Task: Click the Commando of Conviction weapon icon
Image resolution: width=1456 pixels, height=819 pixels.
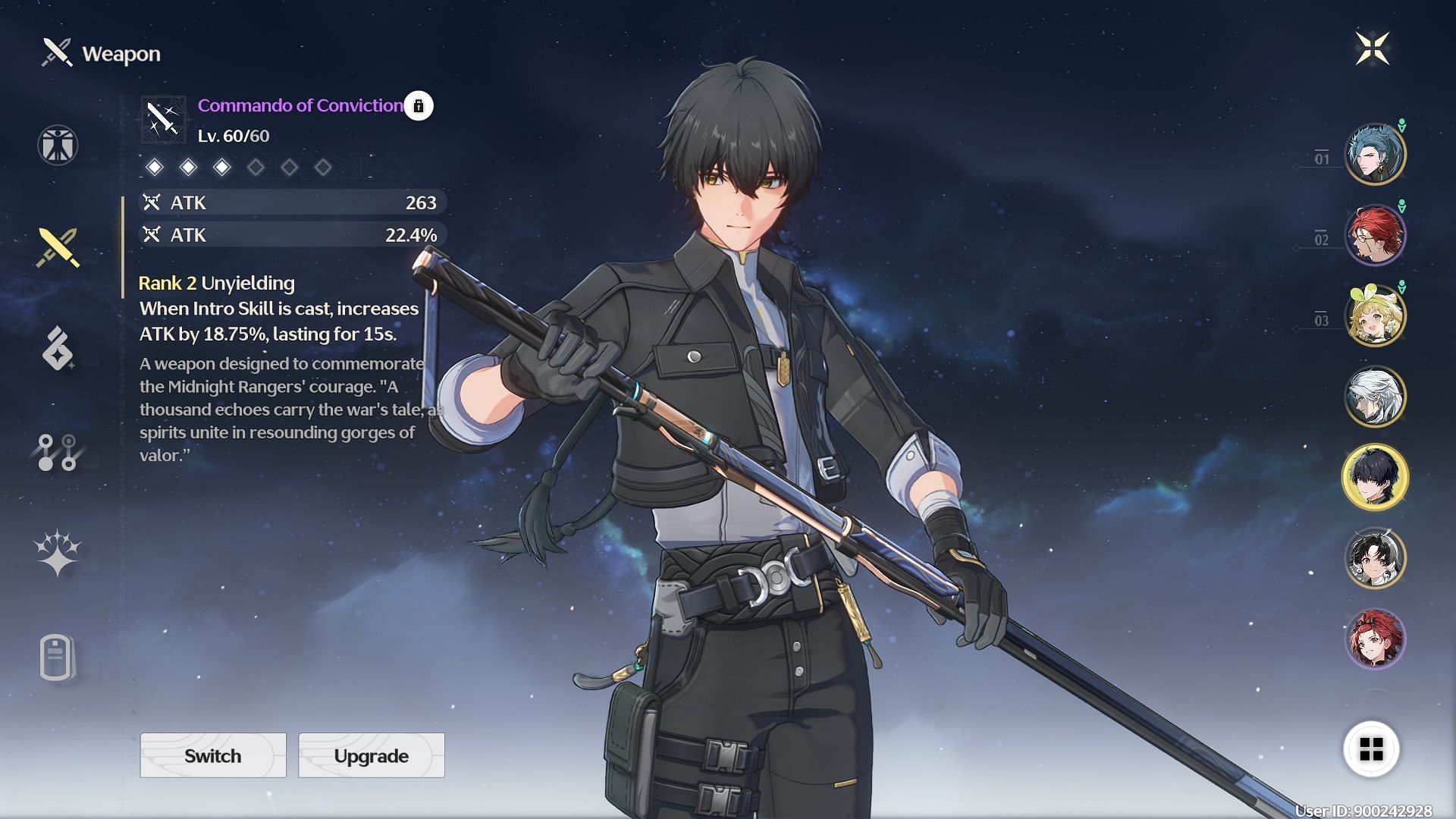Action: 163,119
